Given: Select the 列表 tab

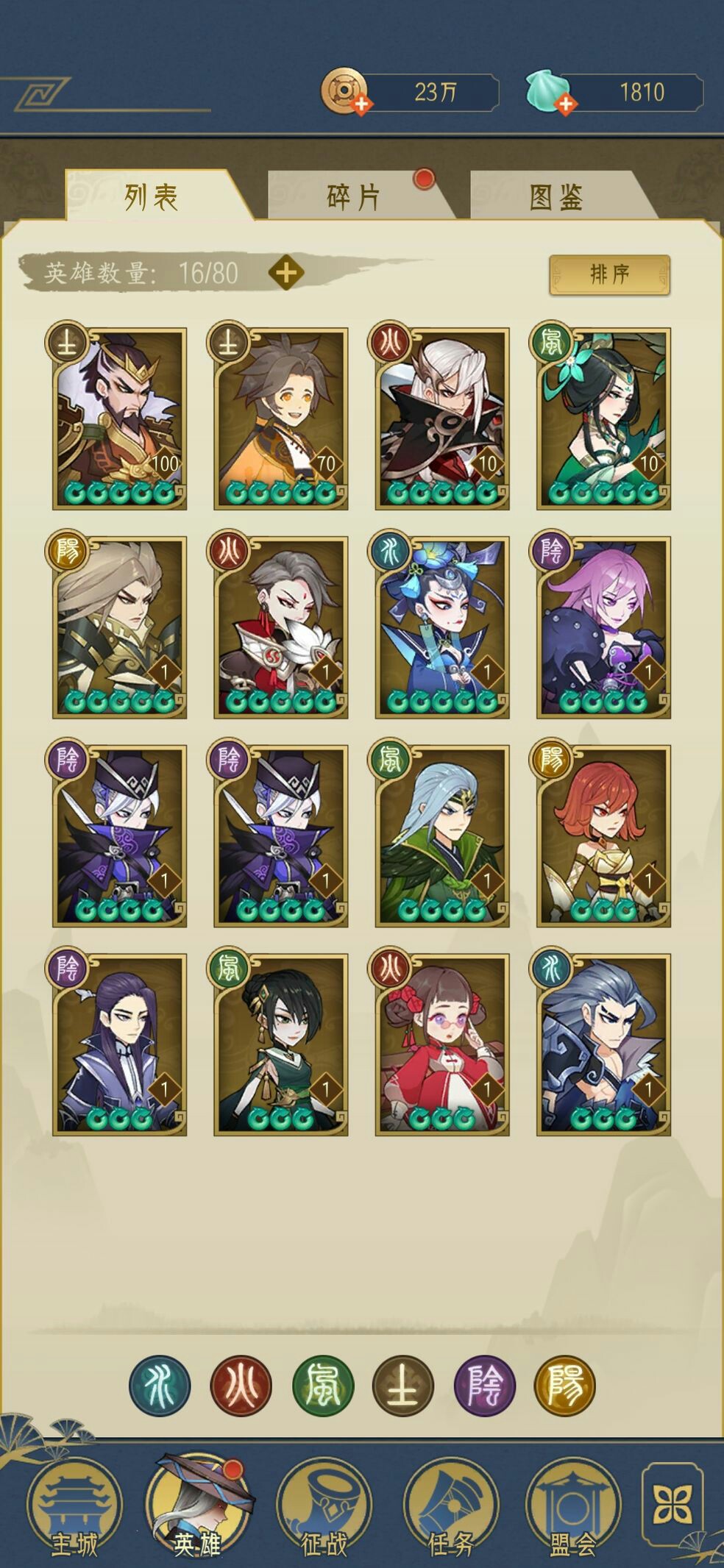Looking at the screenshot, I should (x=152, y=196).
